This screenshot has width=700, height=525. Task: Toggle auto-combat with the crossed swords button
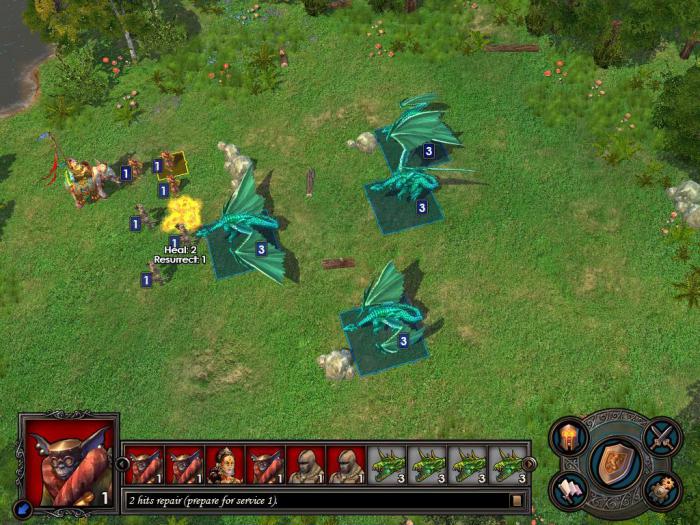coord(662,436)
